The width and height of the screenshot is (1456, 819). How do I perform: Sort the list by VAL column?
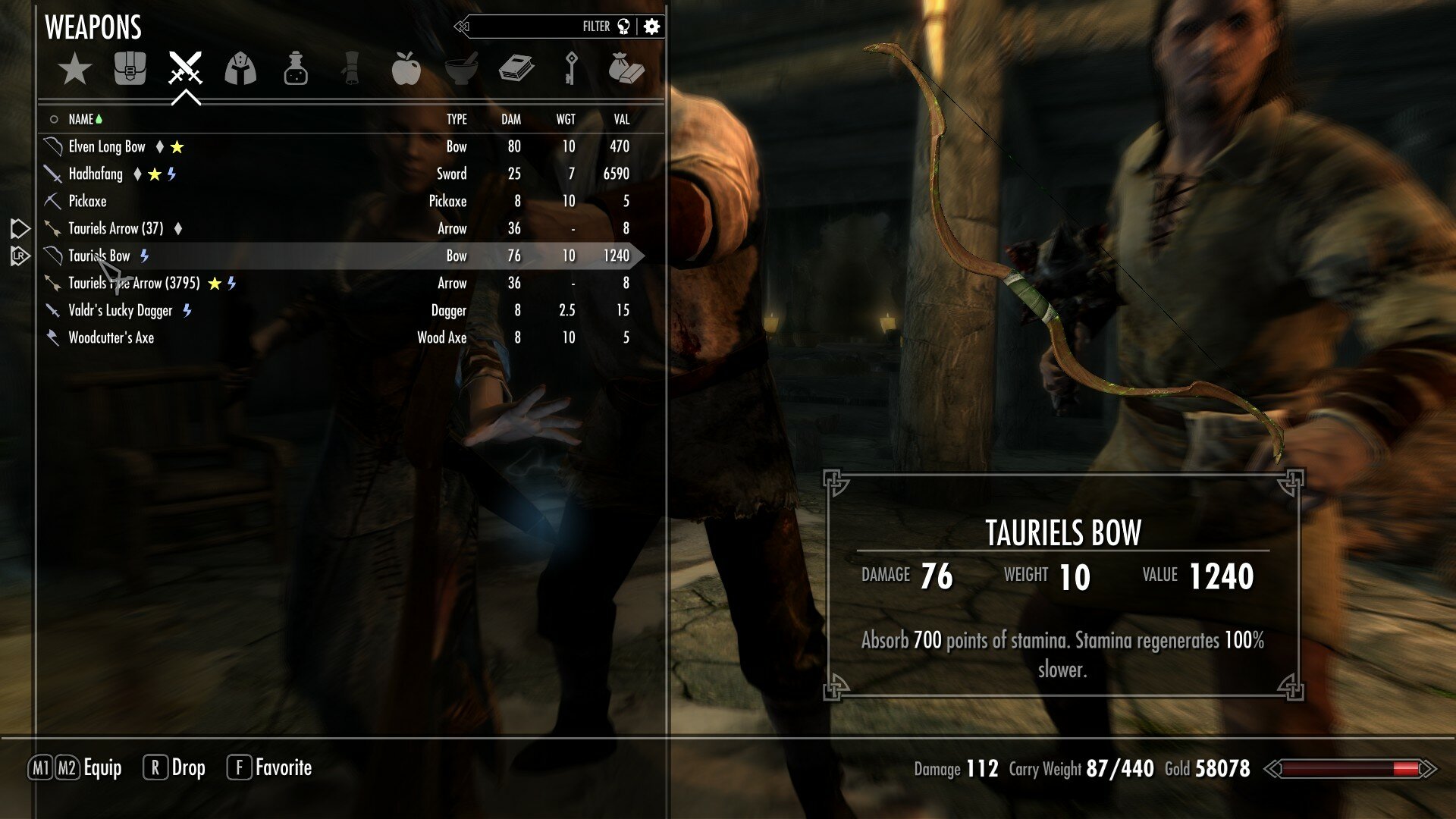tap(621, 120)
